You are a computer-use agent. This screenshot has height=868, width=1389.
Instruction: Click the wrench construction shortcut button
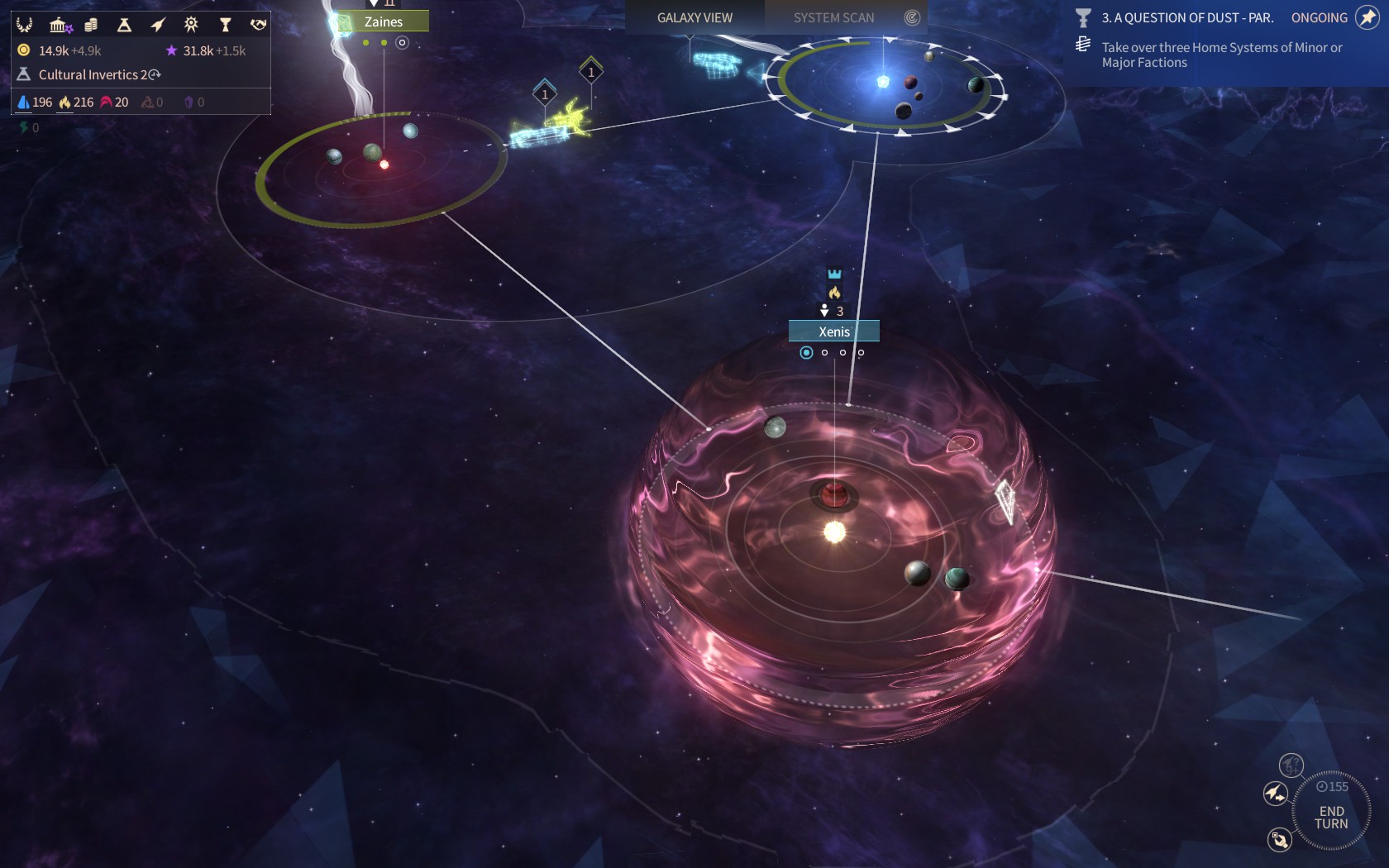click(x=1279, y=840)
